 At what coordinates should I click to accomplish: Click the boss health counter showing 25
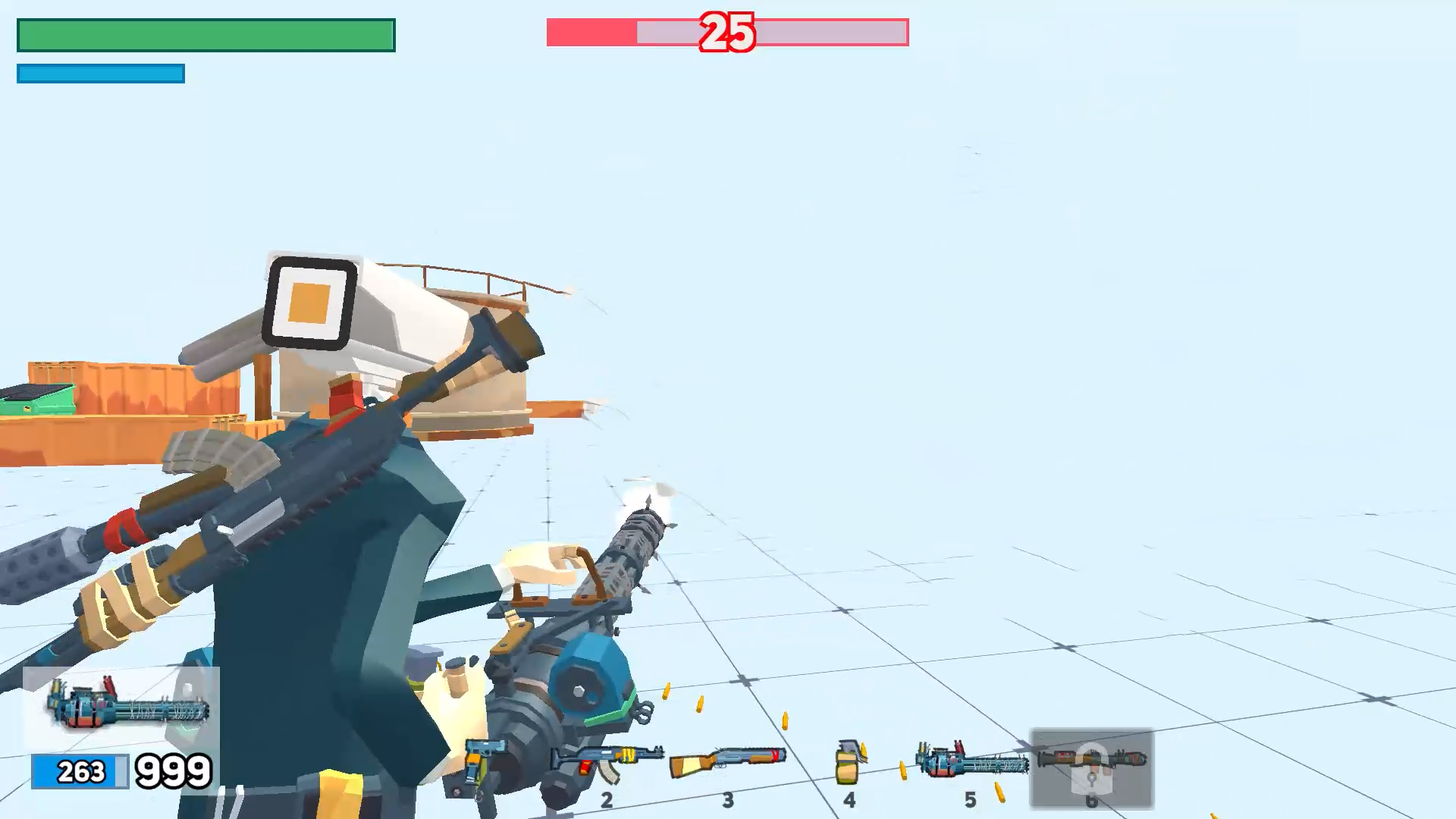click(x=726, y=32)
